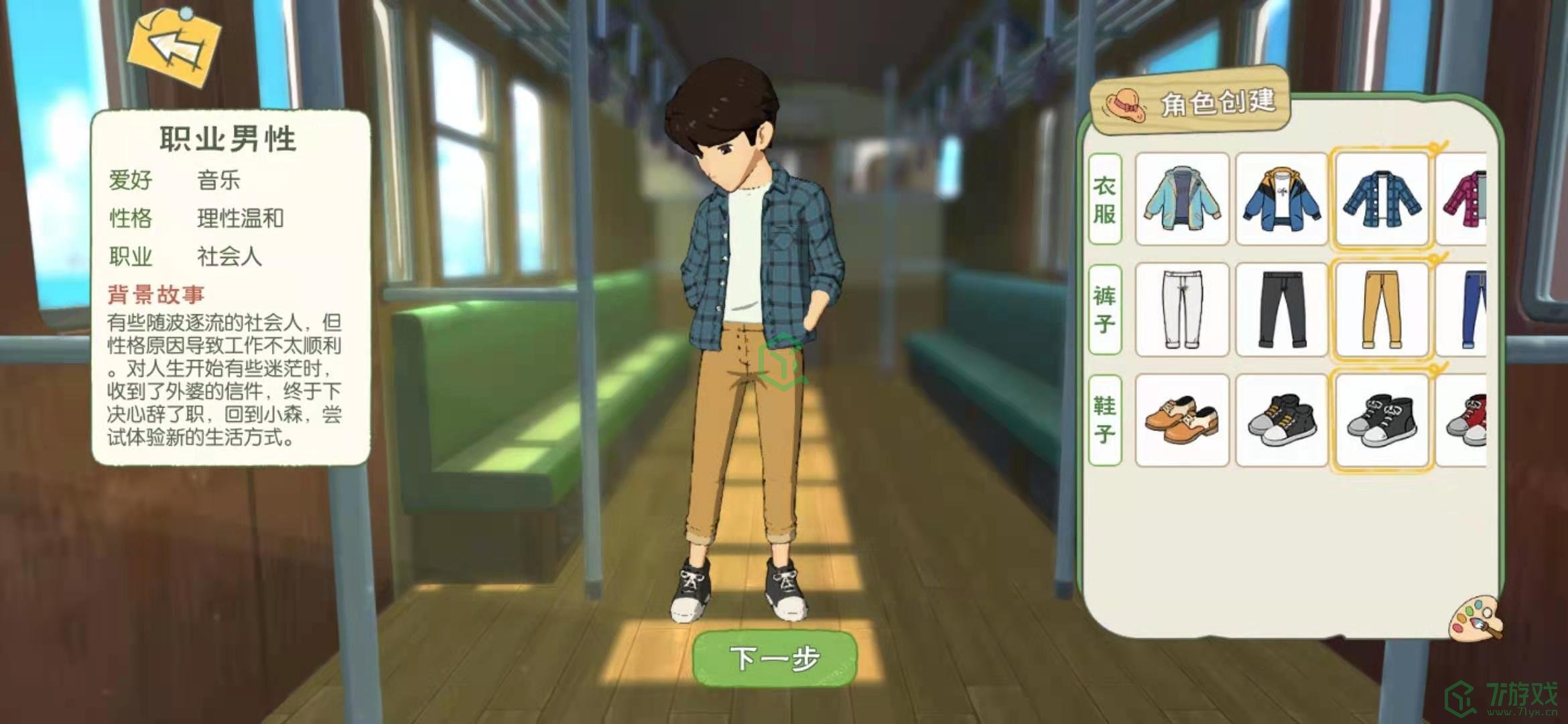
Task: Pick the black high-top sneakers
Action: pyautogui.click(x=1382, y=420)
